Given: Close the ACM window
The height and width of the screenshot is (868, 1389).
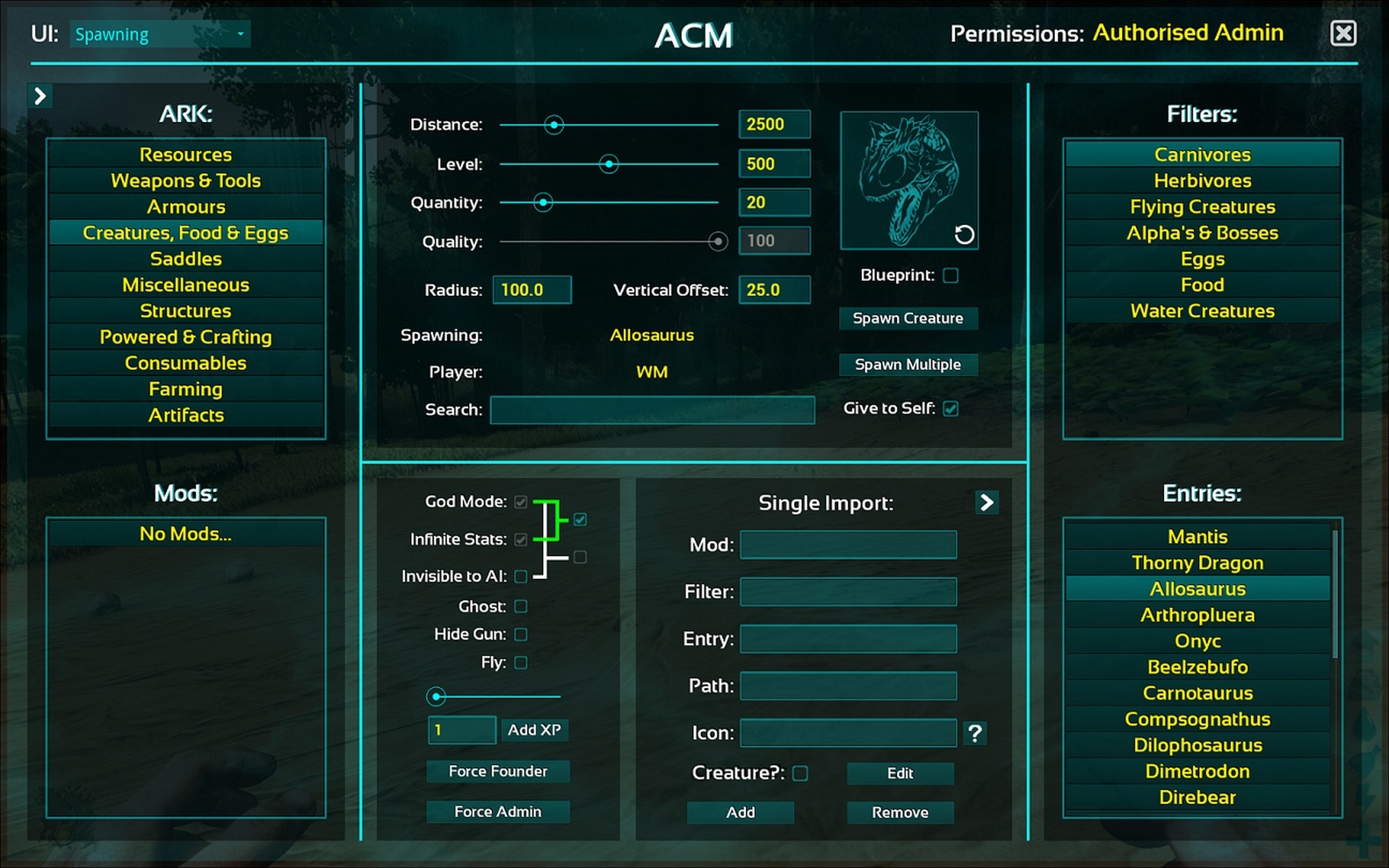Looking at the screenshot, I should (1343, 33).
